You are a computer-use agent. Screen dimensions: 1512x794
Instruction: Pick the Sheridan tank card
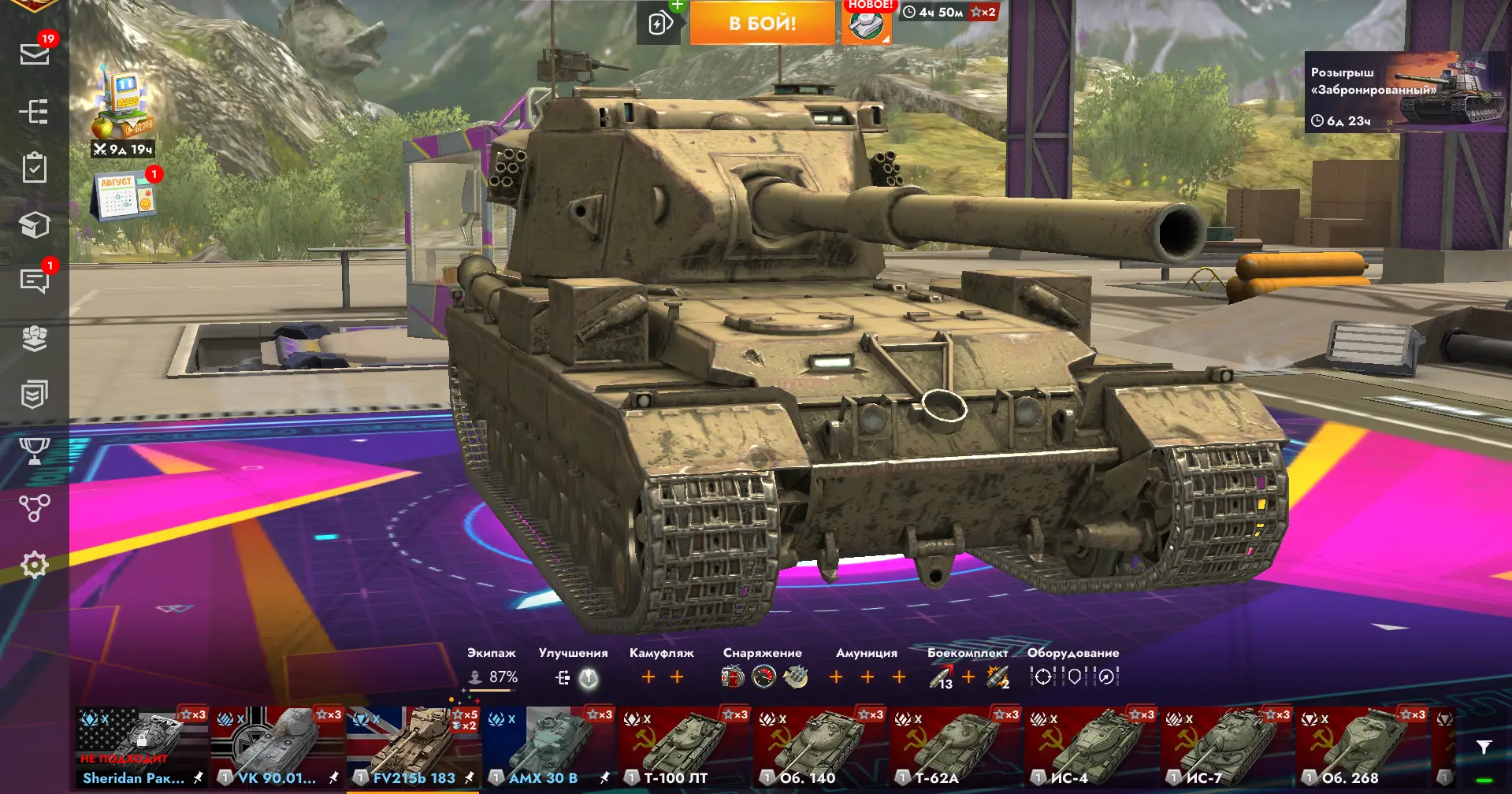coord(142,747)
